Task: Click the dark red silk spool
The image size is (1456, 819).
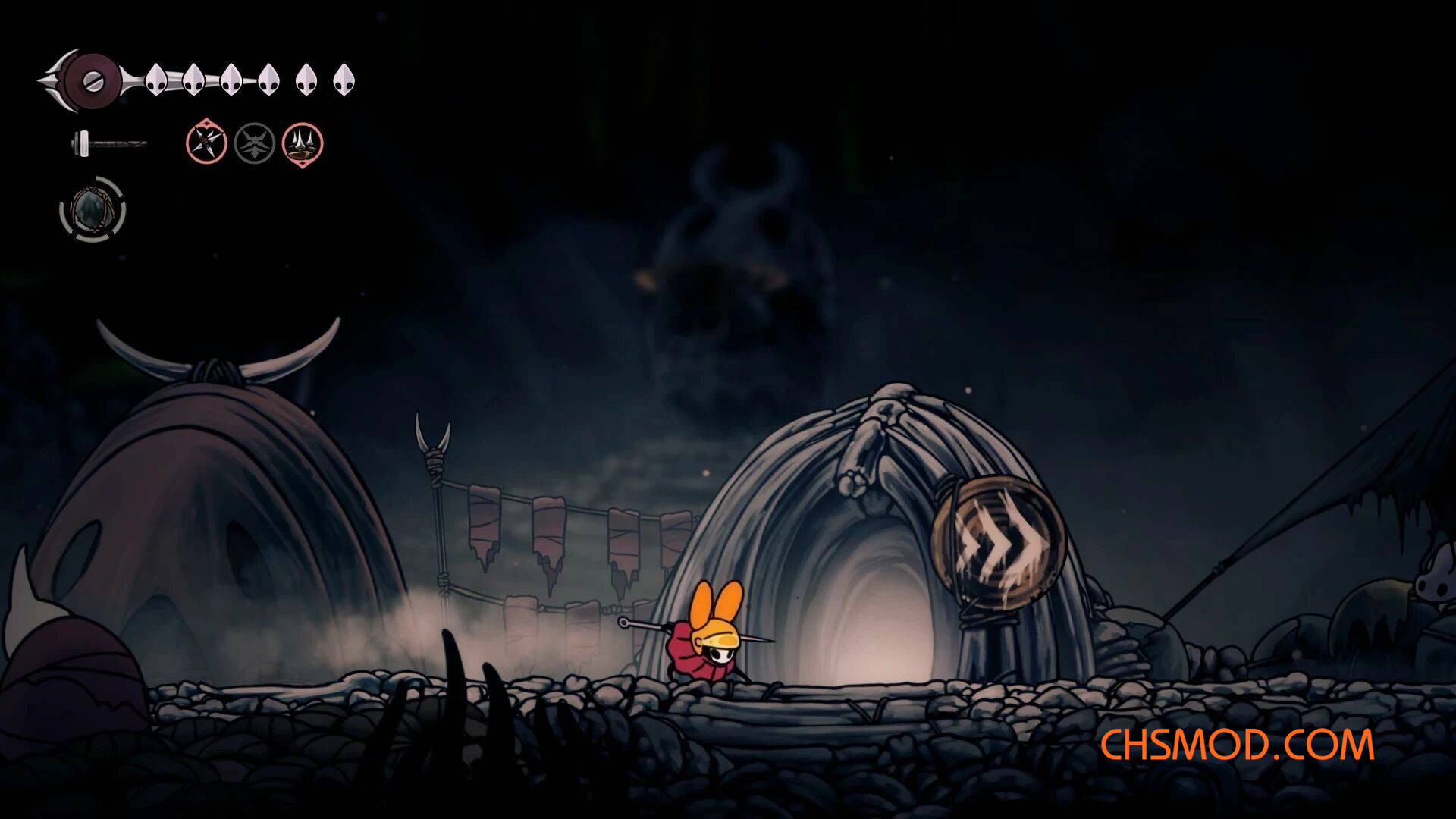Action: pyautogui.click(x=92, y=80)
